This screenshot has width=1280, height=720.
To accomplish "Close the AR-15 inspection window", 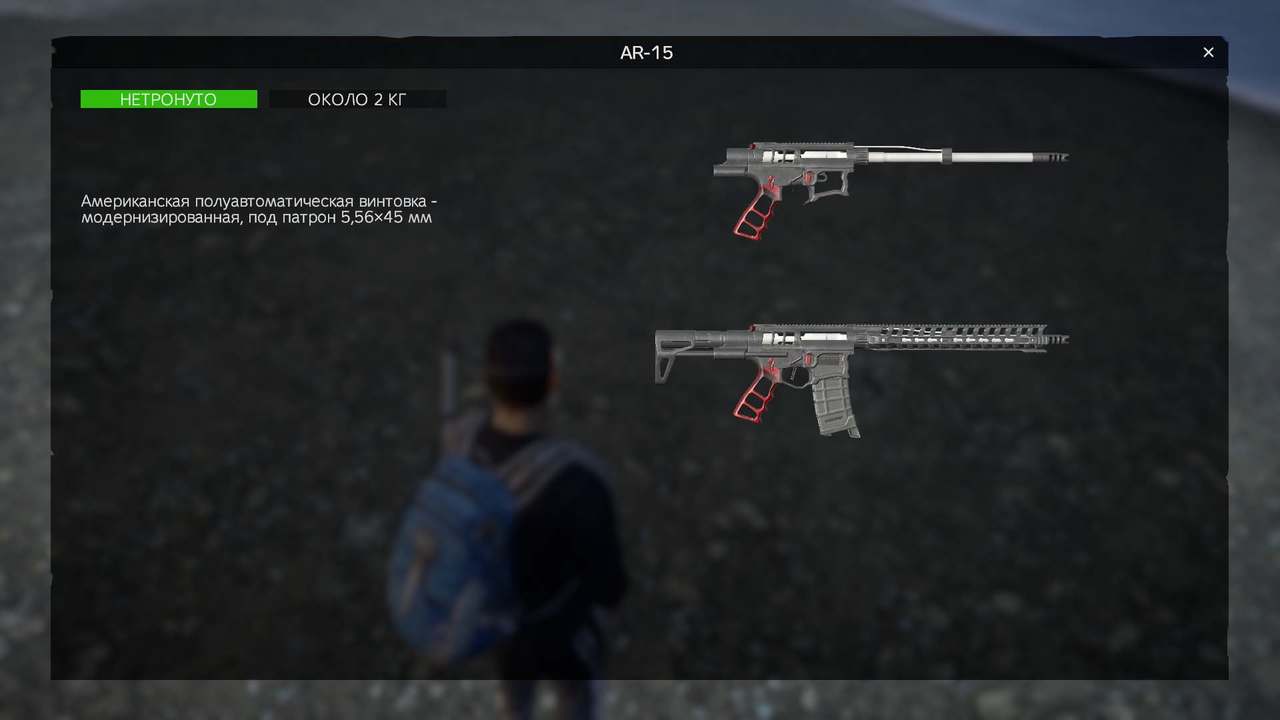I will click(1208, 52).
